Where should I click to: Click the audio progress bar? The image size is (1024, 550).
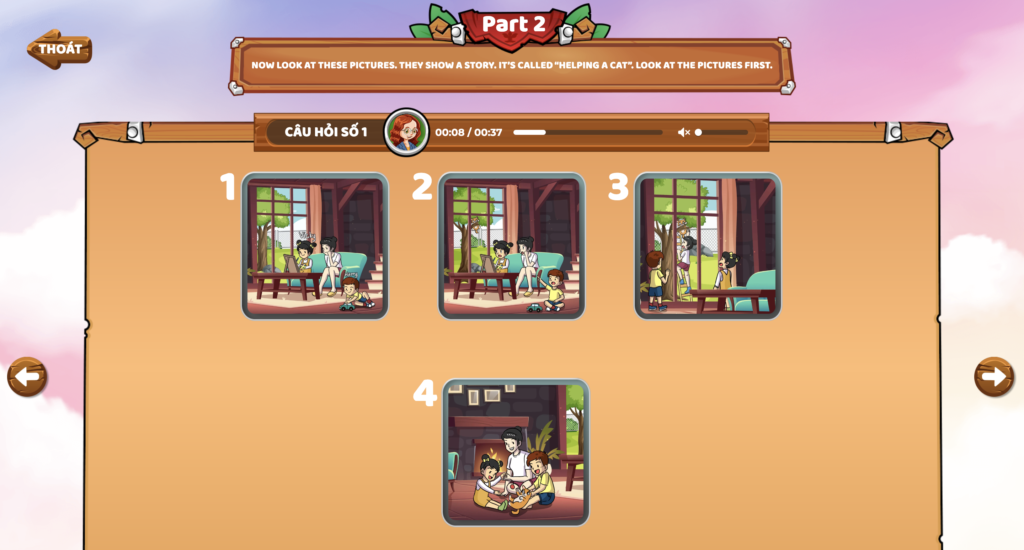pos(587,132)
